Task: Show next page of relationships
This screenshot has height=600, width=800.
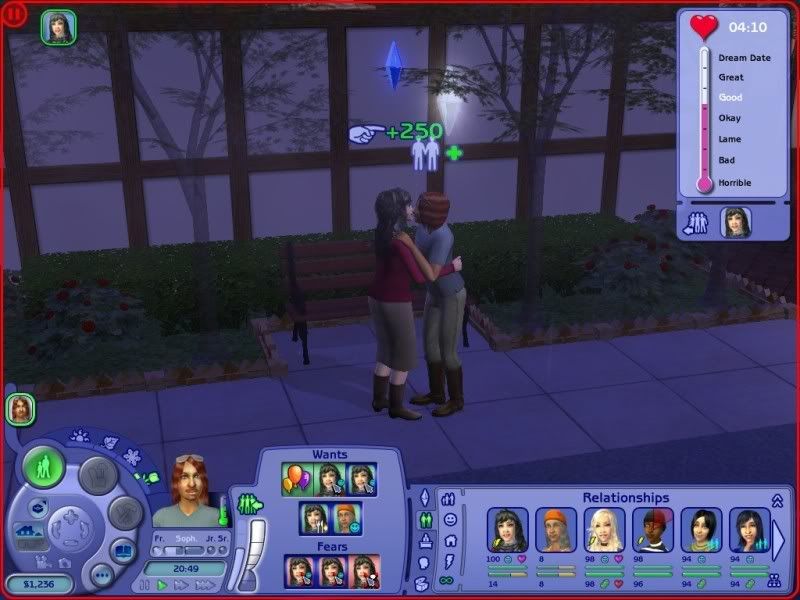Action: (778, 540)
